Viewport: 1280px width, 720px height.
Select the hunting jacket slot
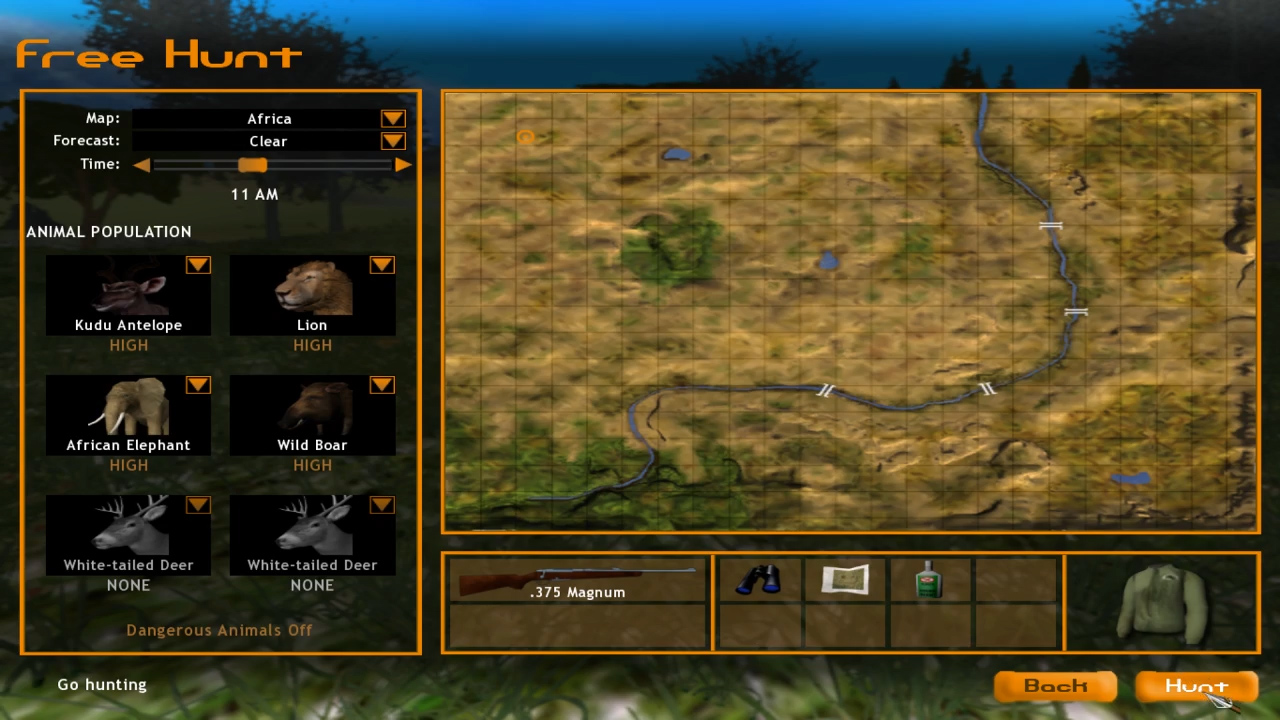[x=1162, y=600]
